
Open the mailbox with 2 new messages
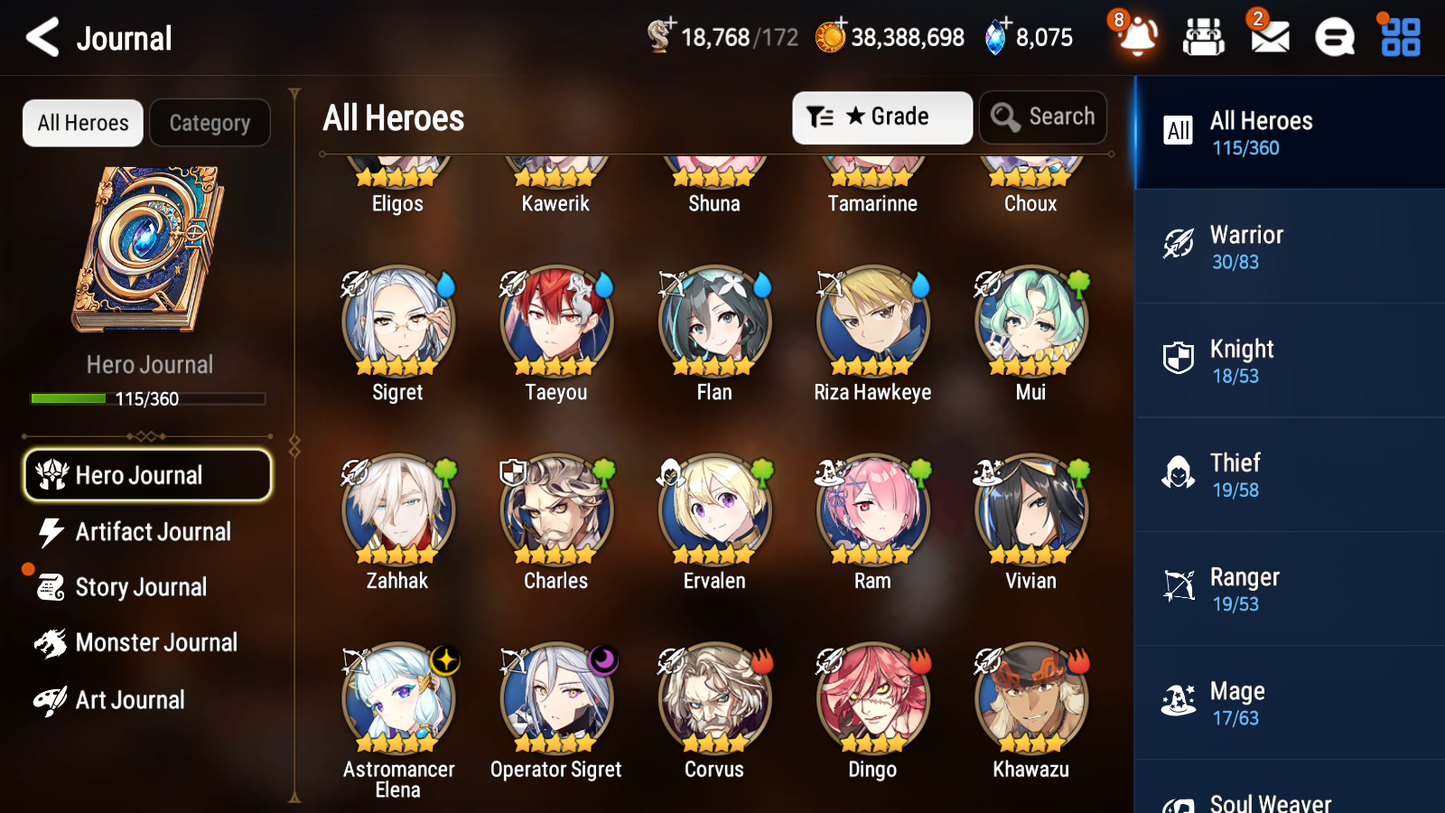click(1268, 36)
